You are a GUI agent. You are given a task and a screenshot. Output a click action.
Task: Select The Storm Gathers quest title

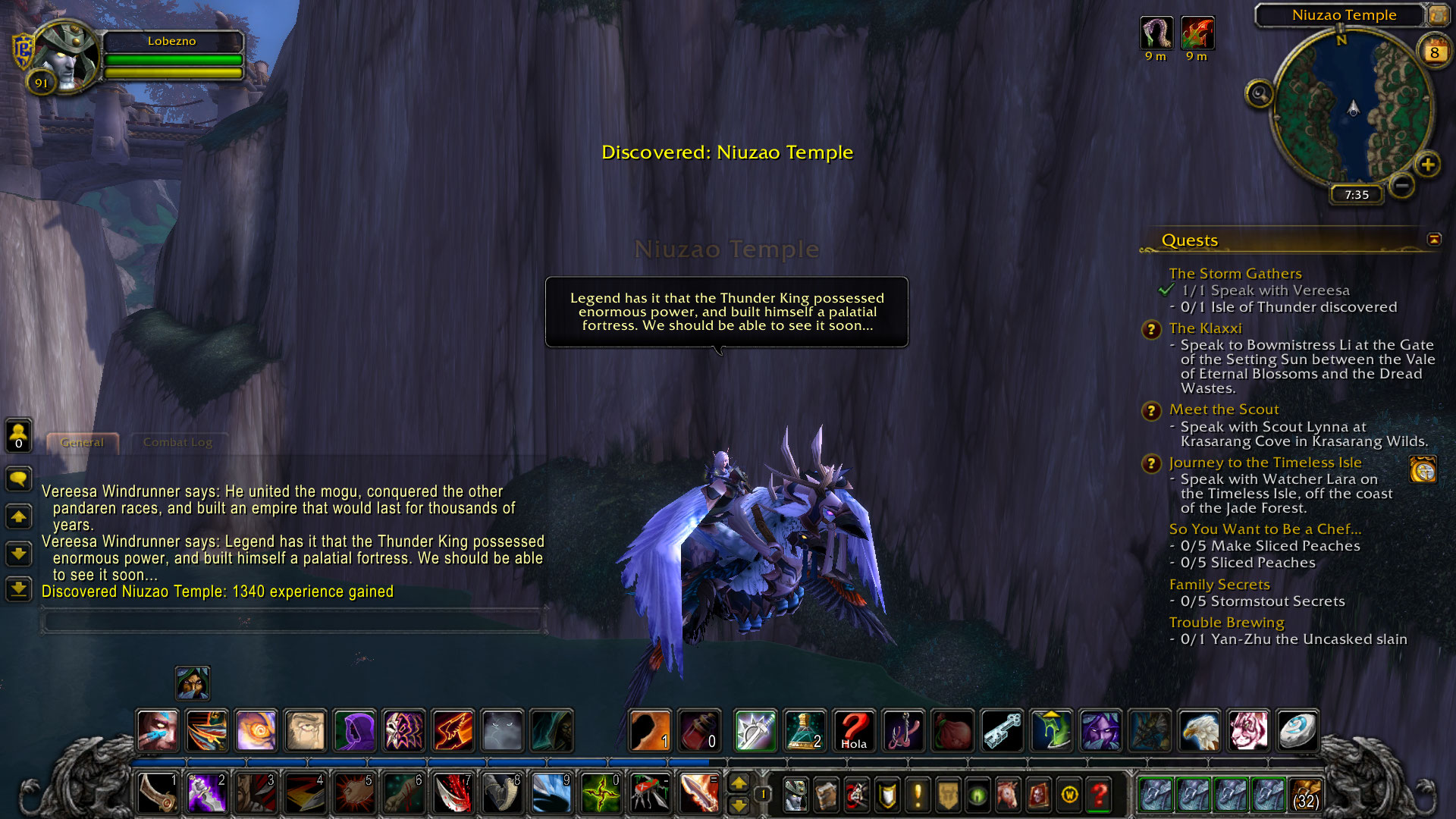pos(1235,273)
